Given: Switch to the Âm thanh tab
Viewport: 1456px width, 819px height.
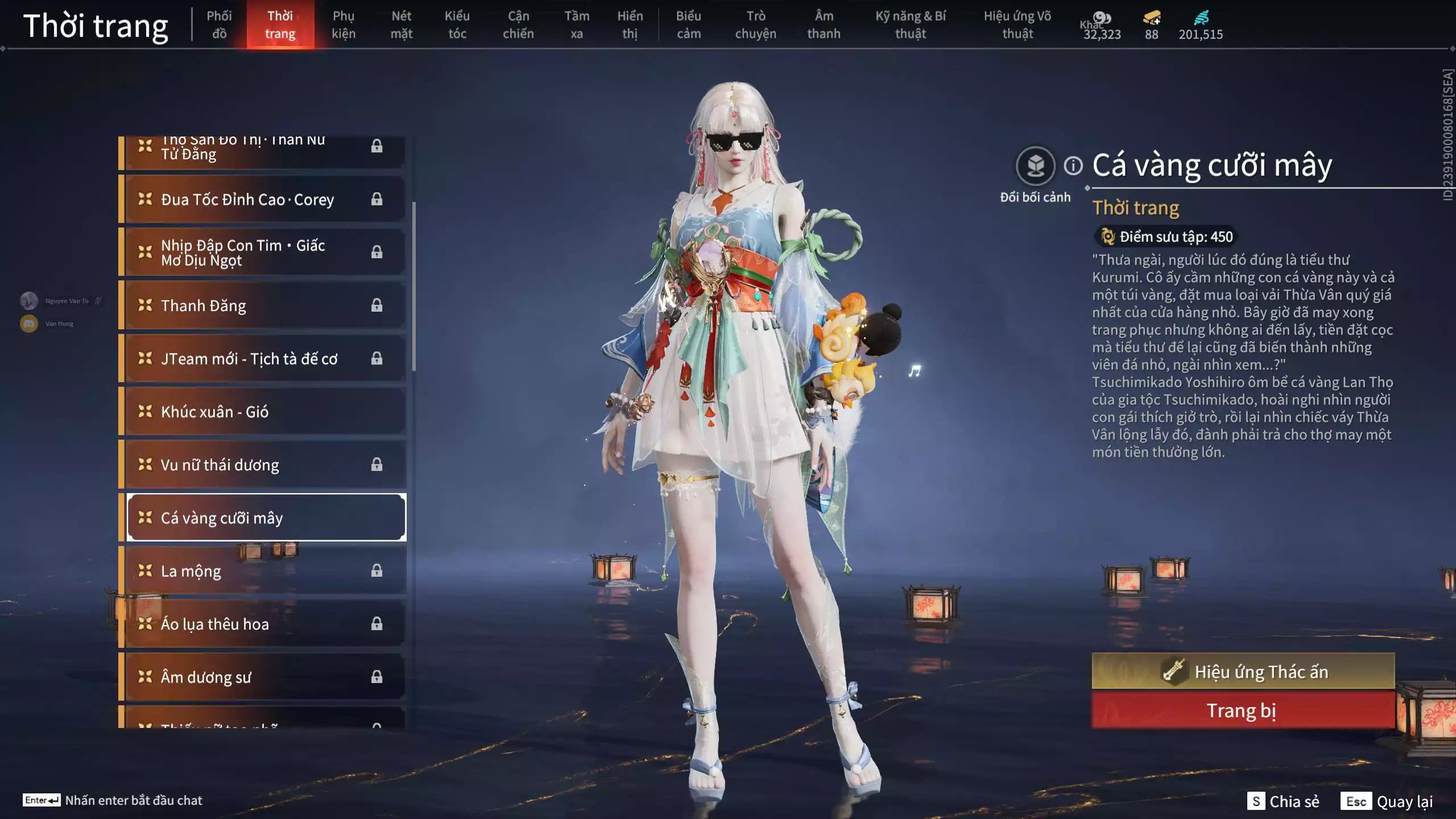Looking at the screenshot, I should pos(823,24).
